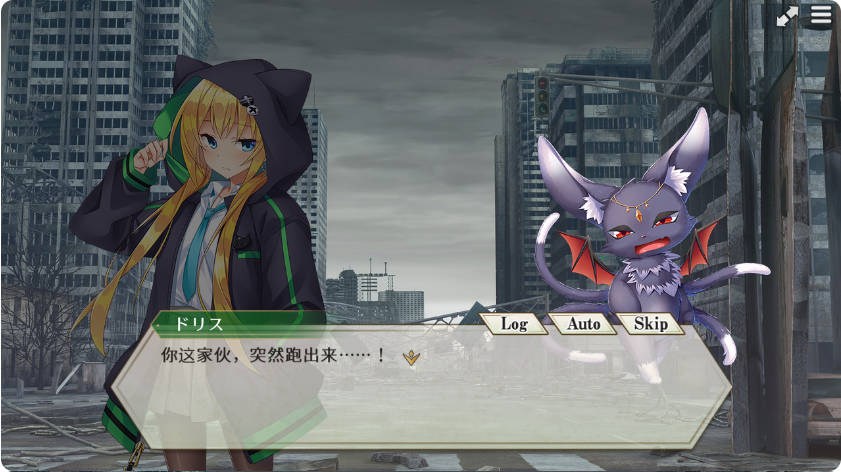Screen dimensions: 841x472
Task: Advance dialogue via the gold arrow indicator
Action: (410, 356)
